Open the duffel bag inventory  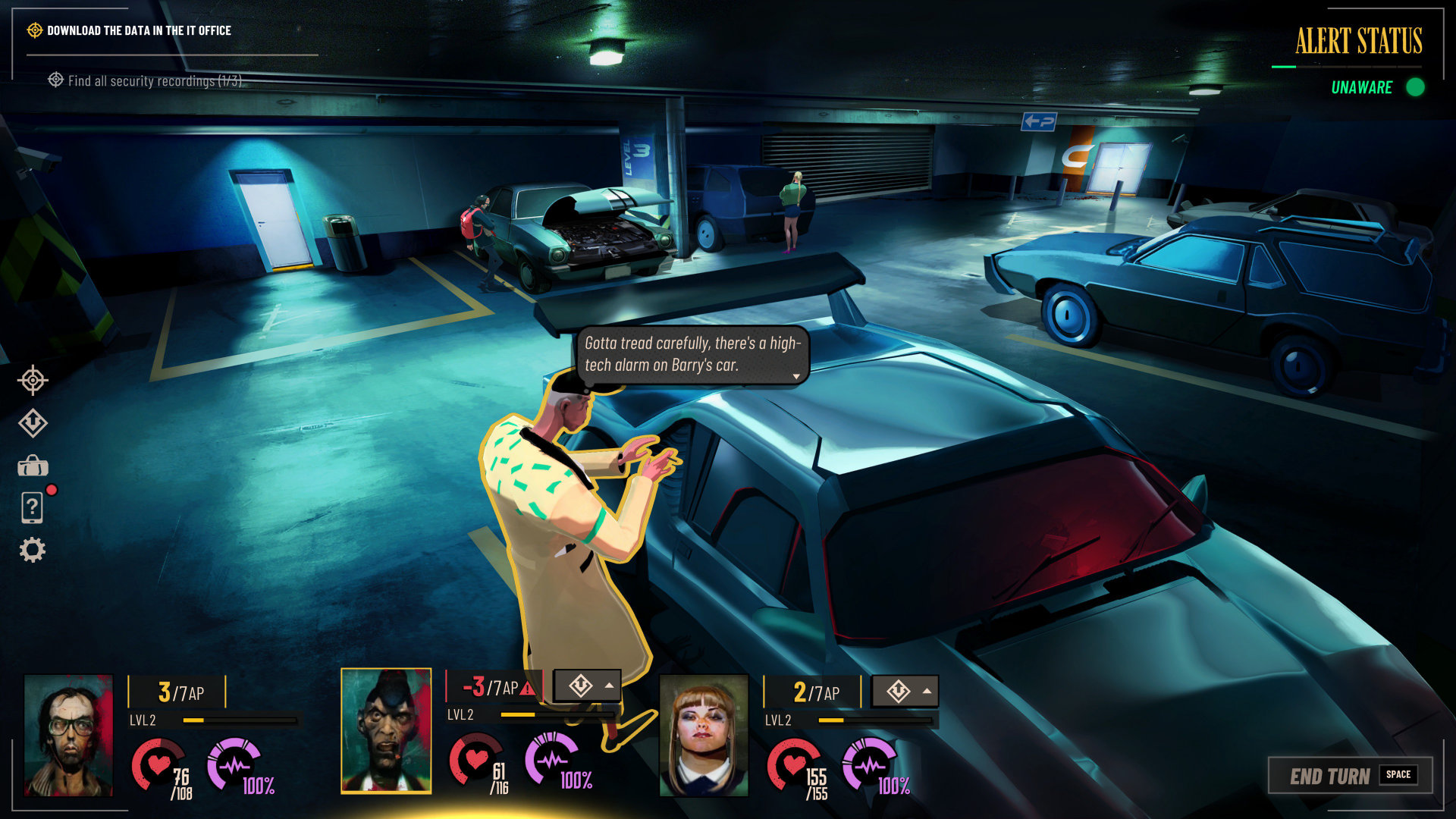tap(33, 466)
